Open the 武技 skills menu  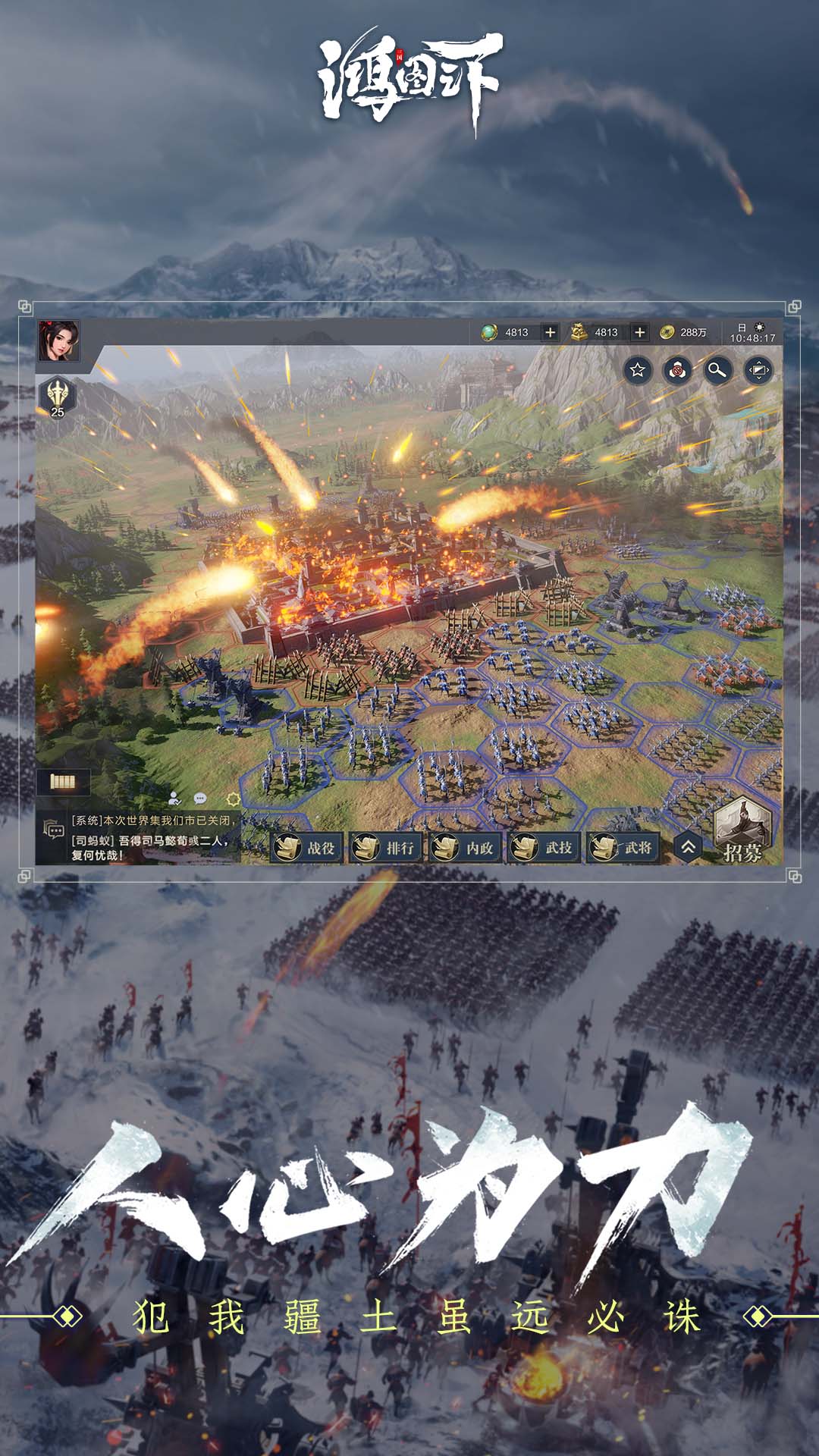click(x=544, y=847)
